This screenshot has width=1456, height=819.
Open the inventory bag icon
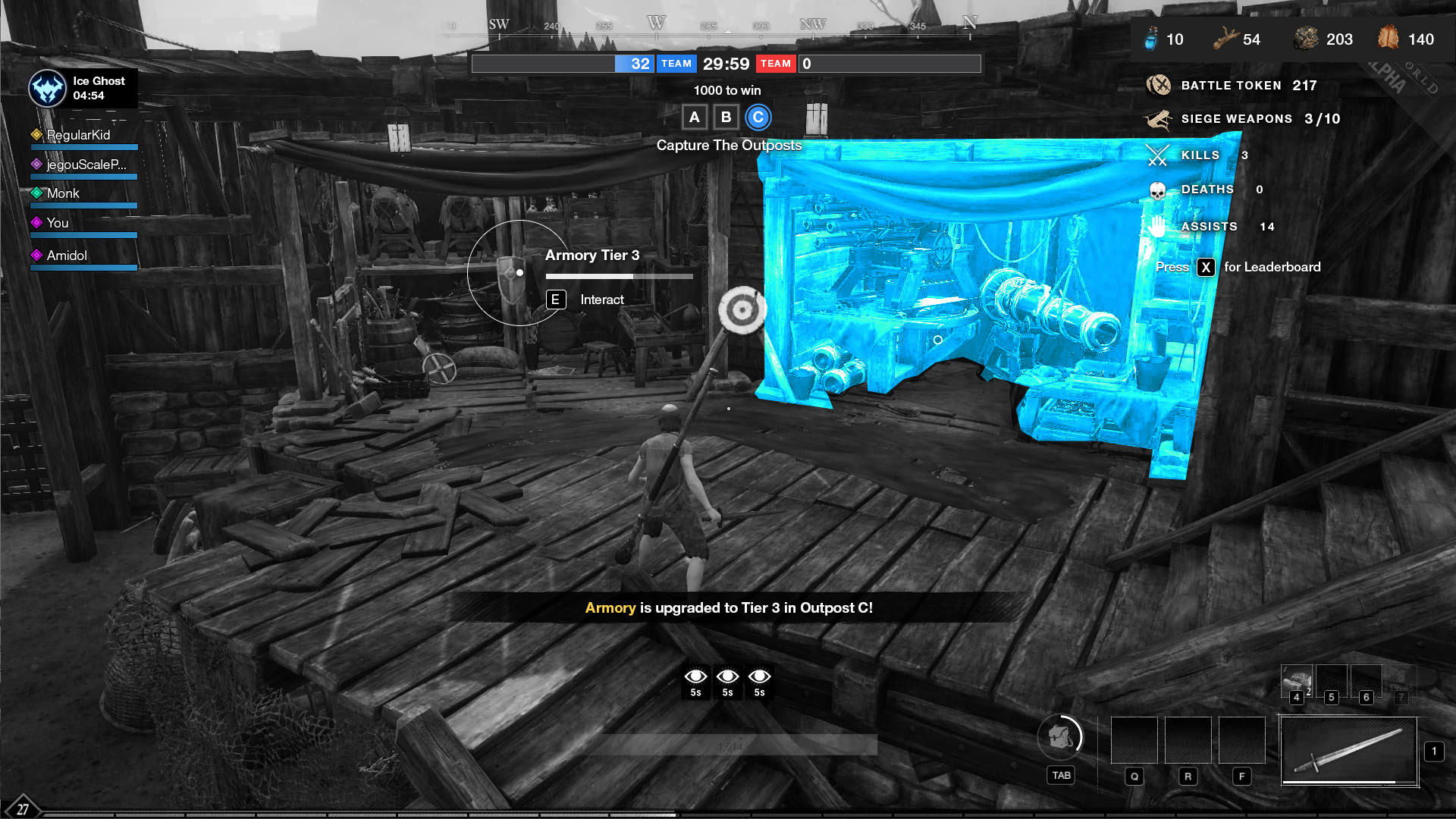(1060, 736)
